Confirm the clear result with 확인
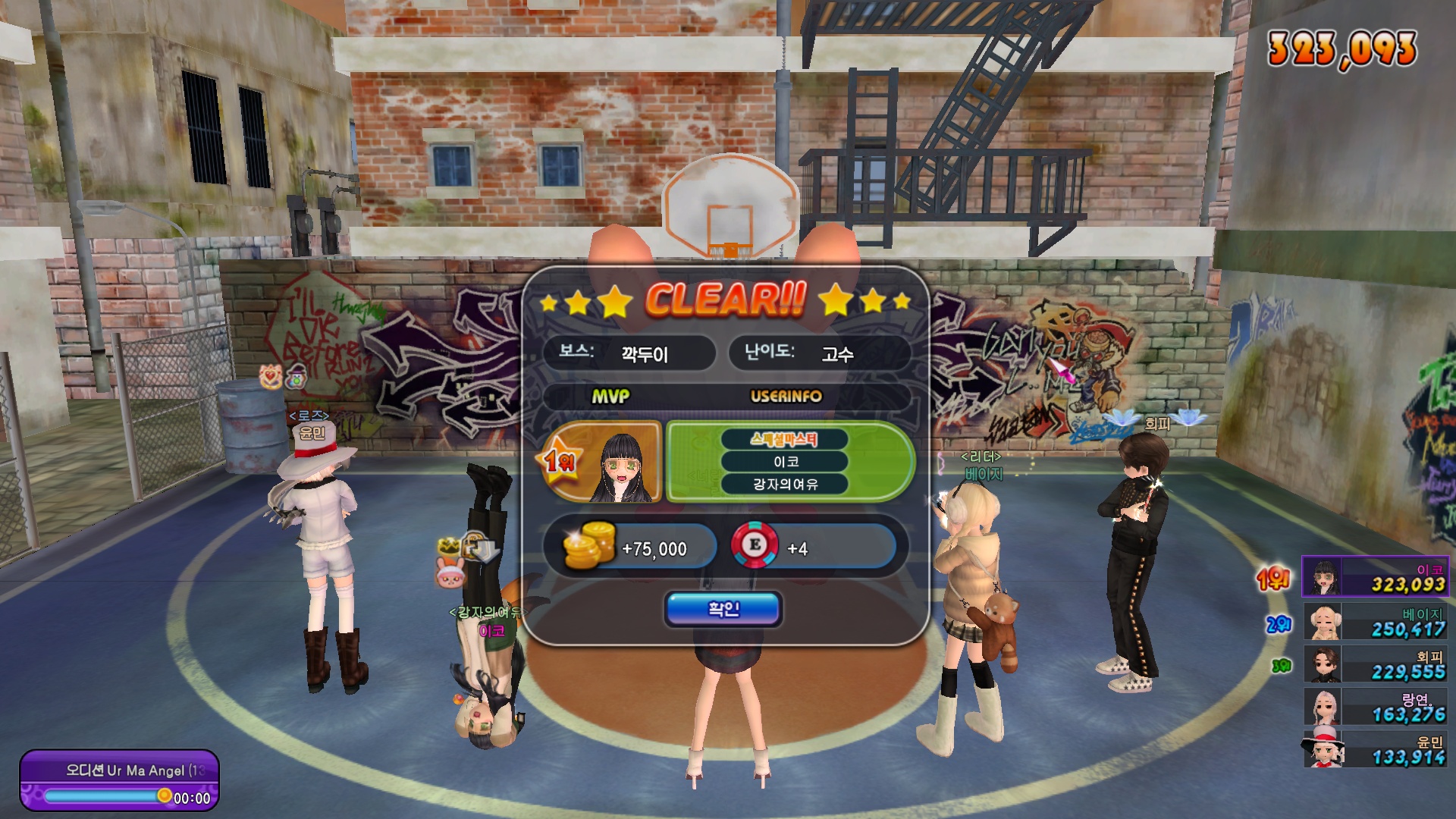Screen dimensions: 1456x819 pos(723,609)
